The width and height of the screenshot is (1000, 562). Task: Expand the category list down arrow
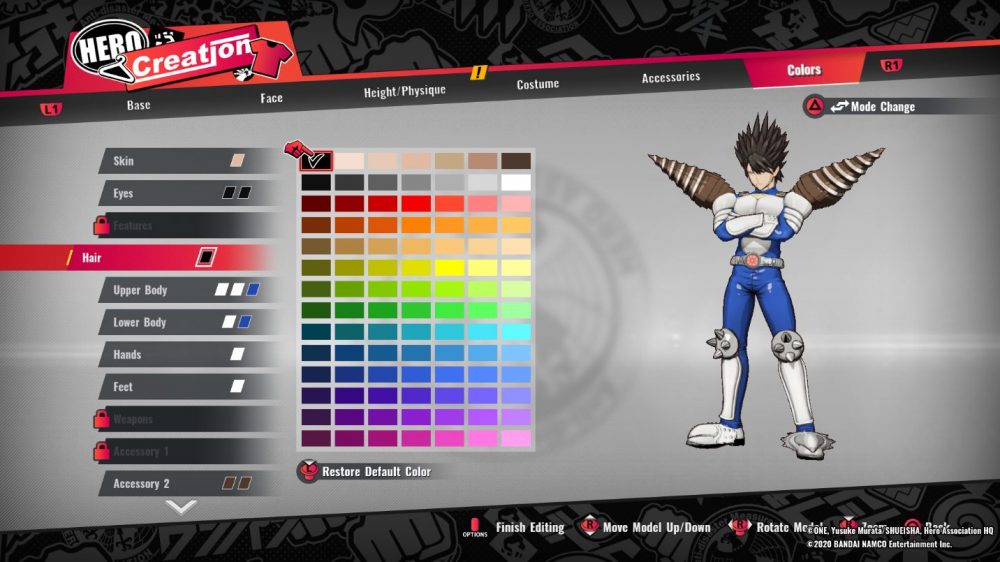click(180, 507)
